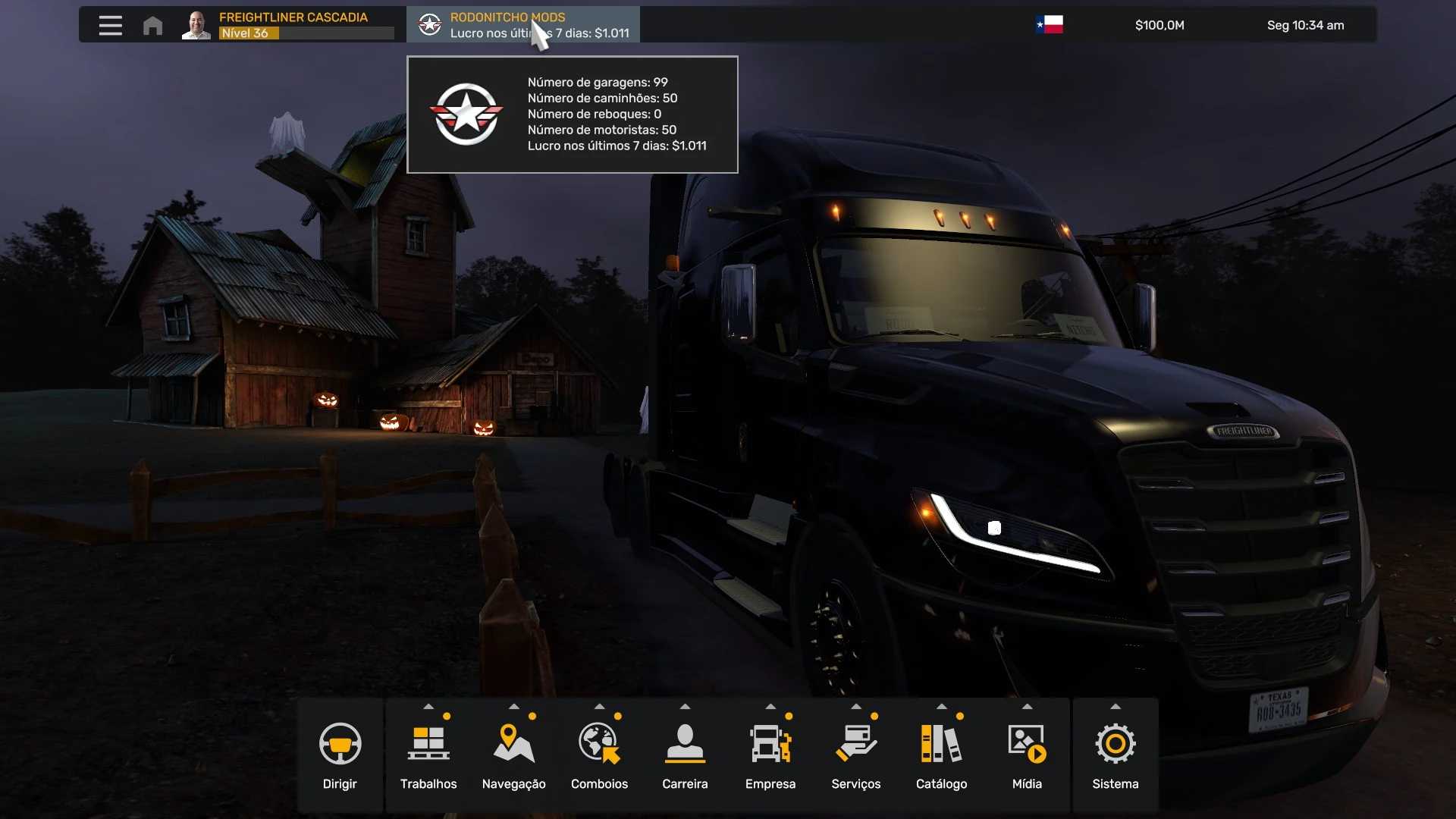Image resolution: width=1456 pixels, height=819 pixels.
Task: Click the home icon in the top bar
Action: pos(152,26)
